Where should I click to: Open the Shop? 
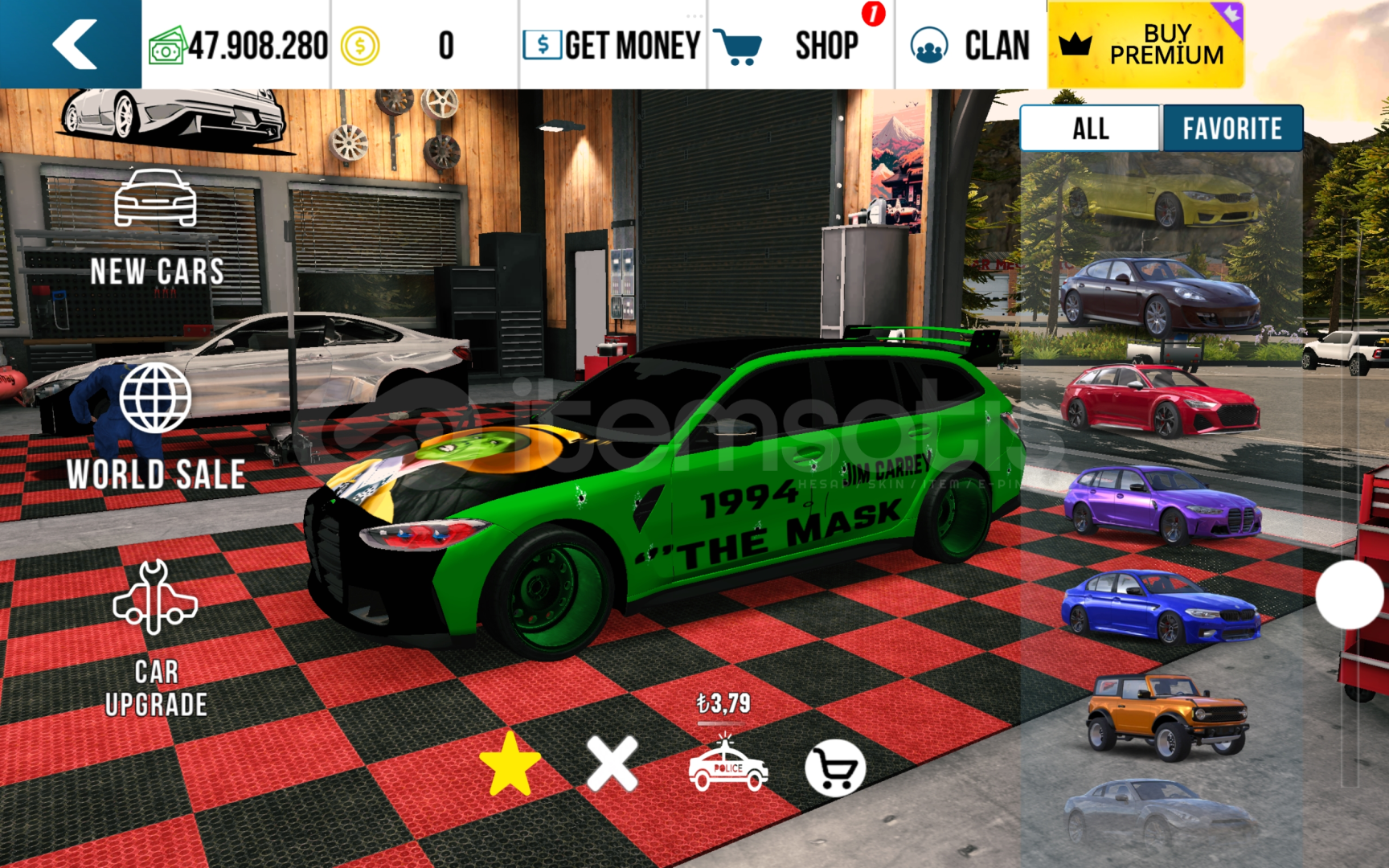click(797, 45)
